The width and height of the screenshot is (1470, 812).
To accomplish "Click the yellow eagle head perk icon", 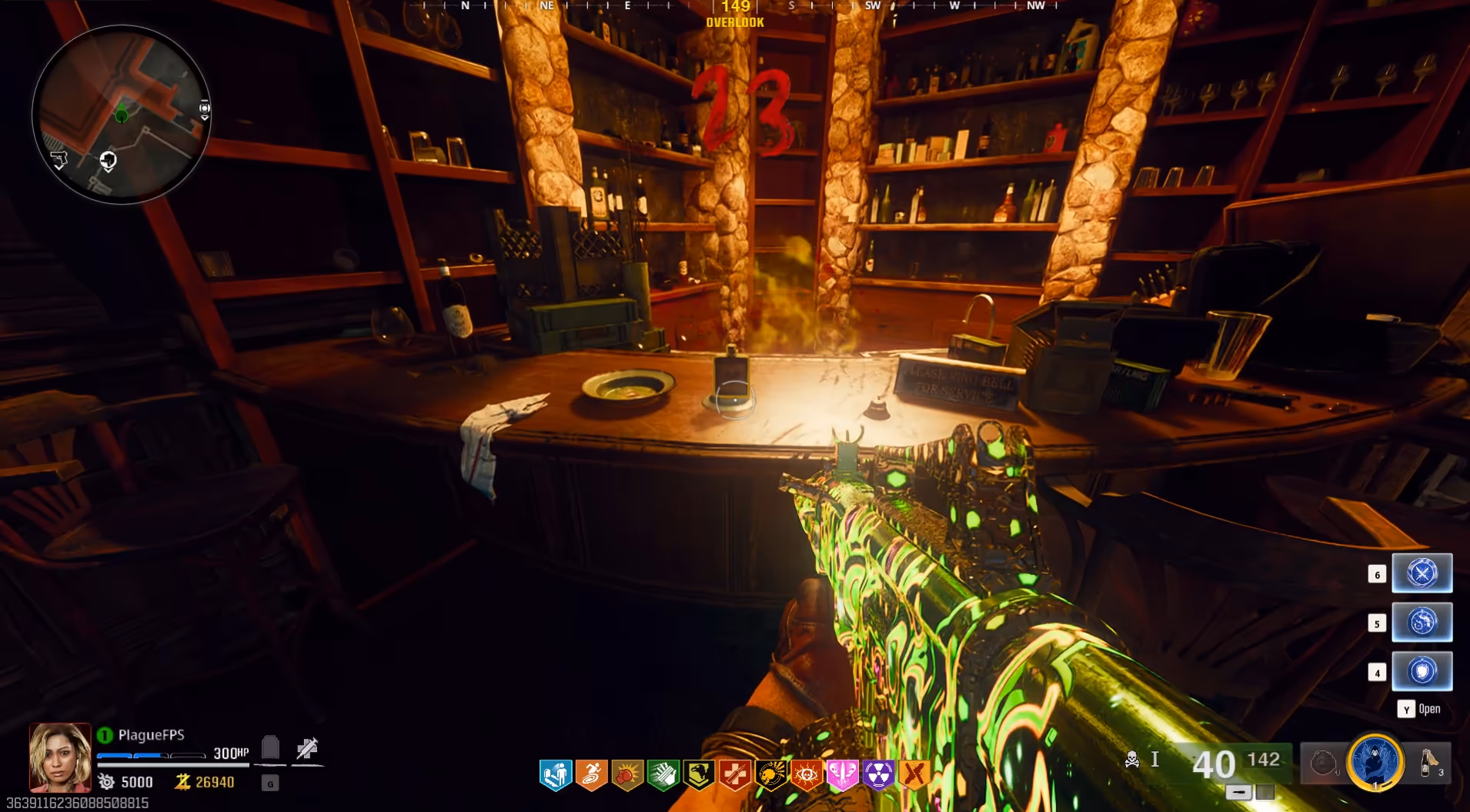I will [x=699, y=774].
